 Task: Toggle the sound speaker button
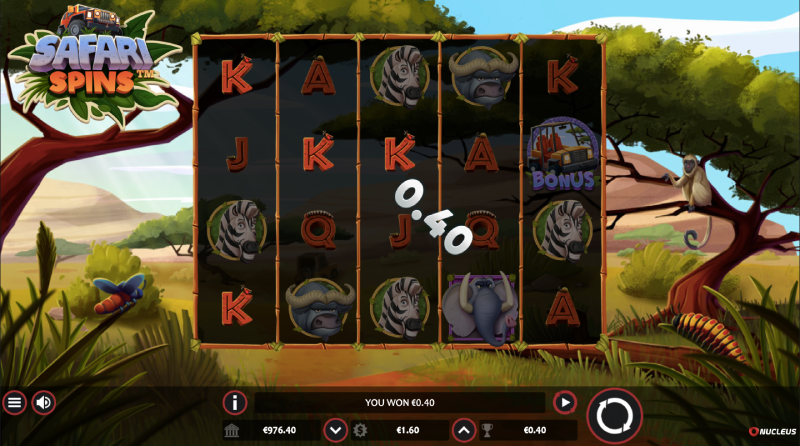[x=44, y=403]
